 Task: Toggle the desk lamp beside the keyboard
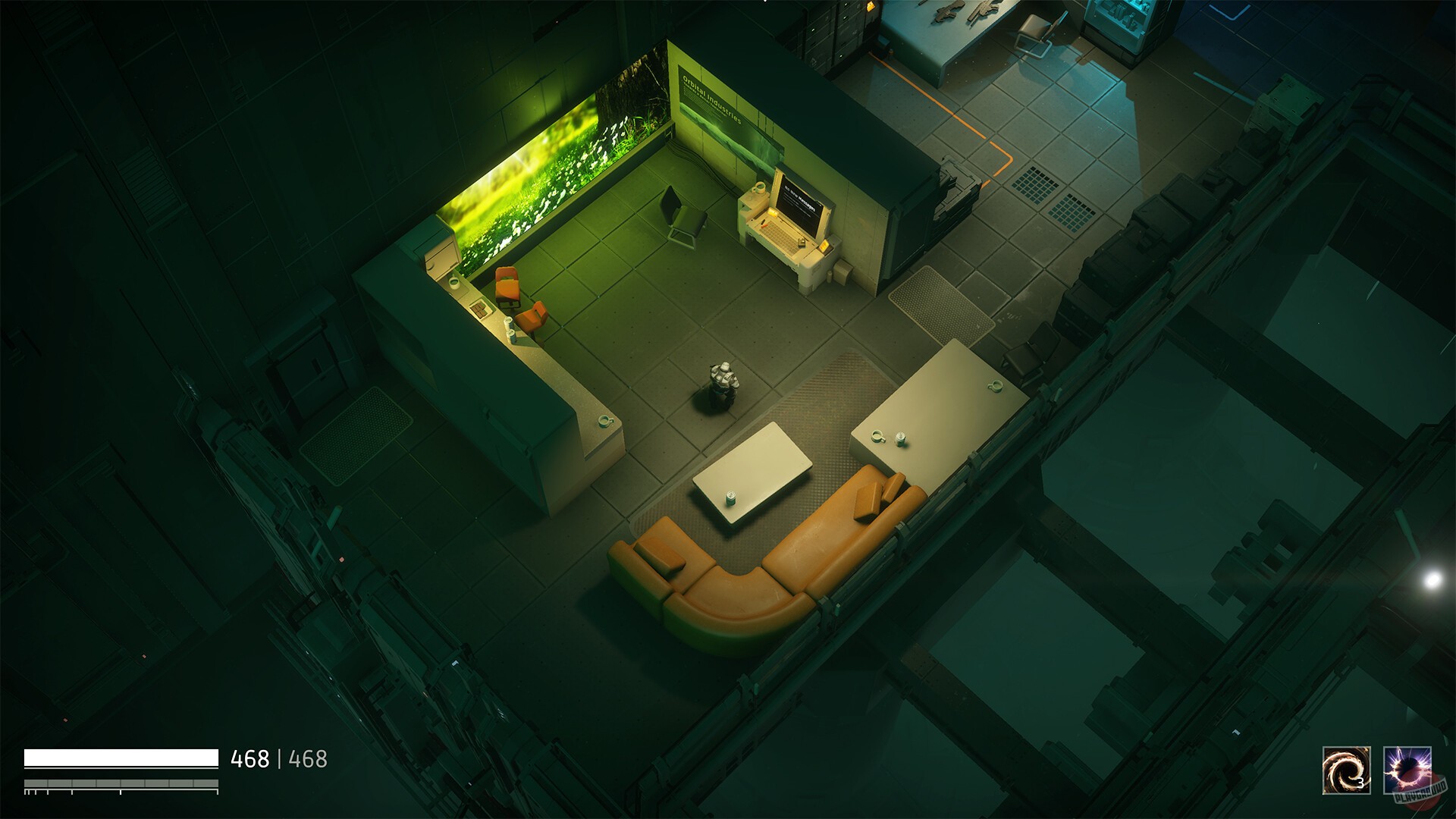click(772, 214)
